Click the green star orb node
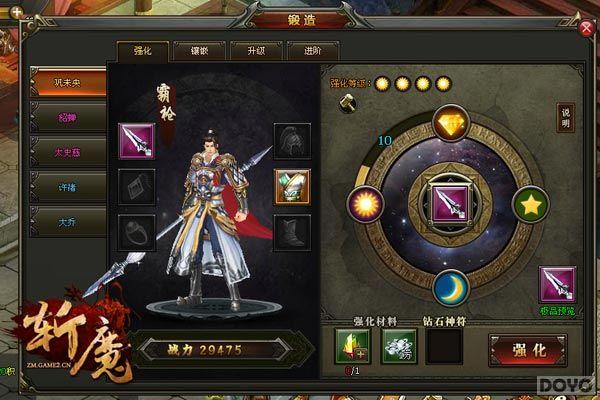Image resolution: width=600 pixels, height=400 pixels. tap(531, 205)
